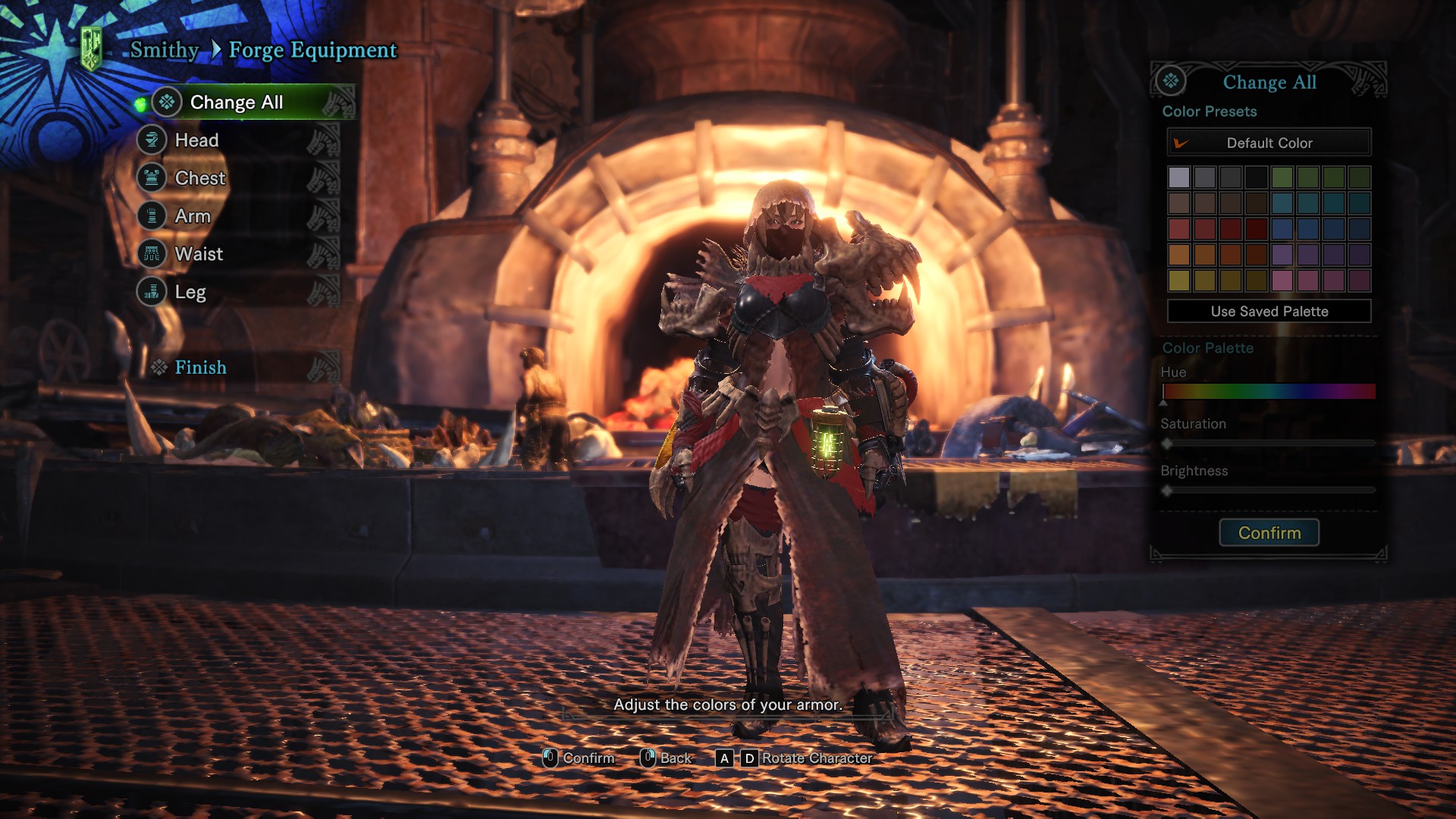Click the Finish option icon
The width and height of the screenshot is (1456, 819).
(160, 367)
